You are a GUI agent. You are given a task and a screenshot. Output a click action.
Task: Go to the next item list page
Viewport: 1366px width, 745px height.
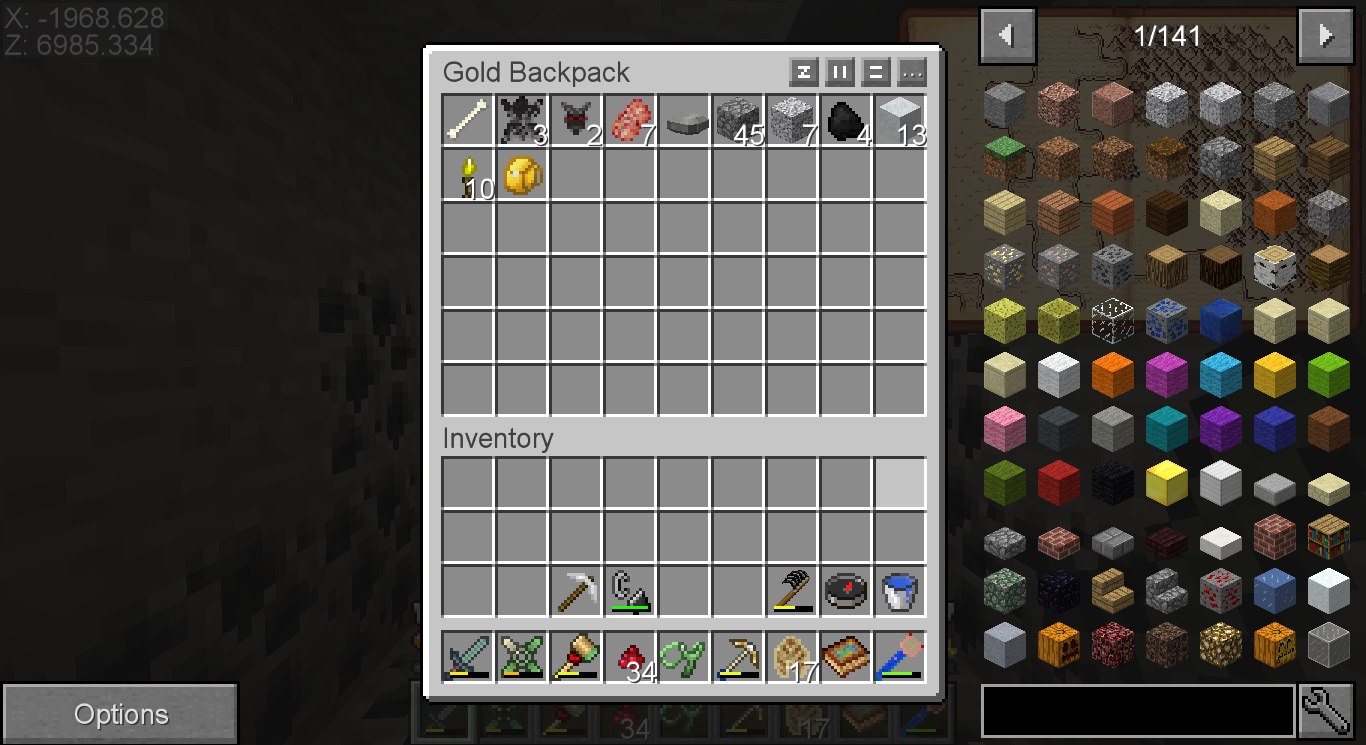[x=1325, y=35]
